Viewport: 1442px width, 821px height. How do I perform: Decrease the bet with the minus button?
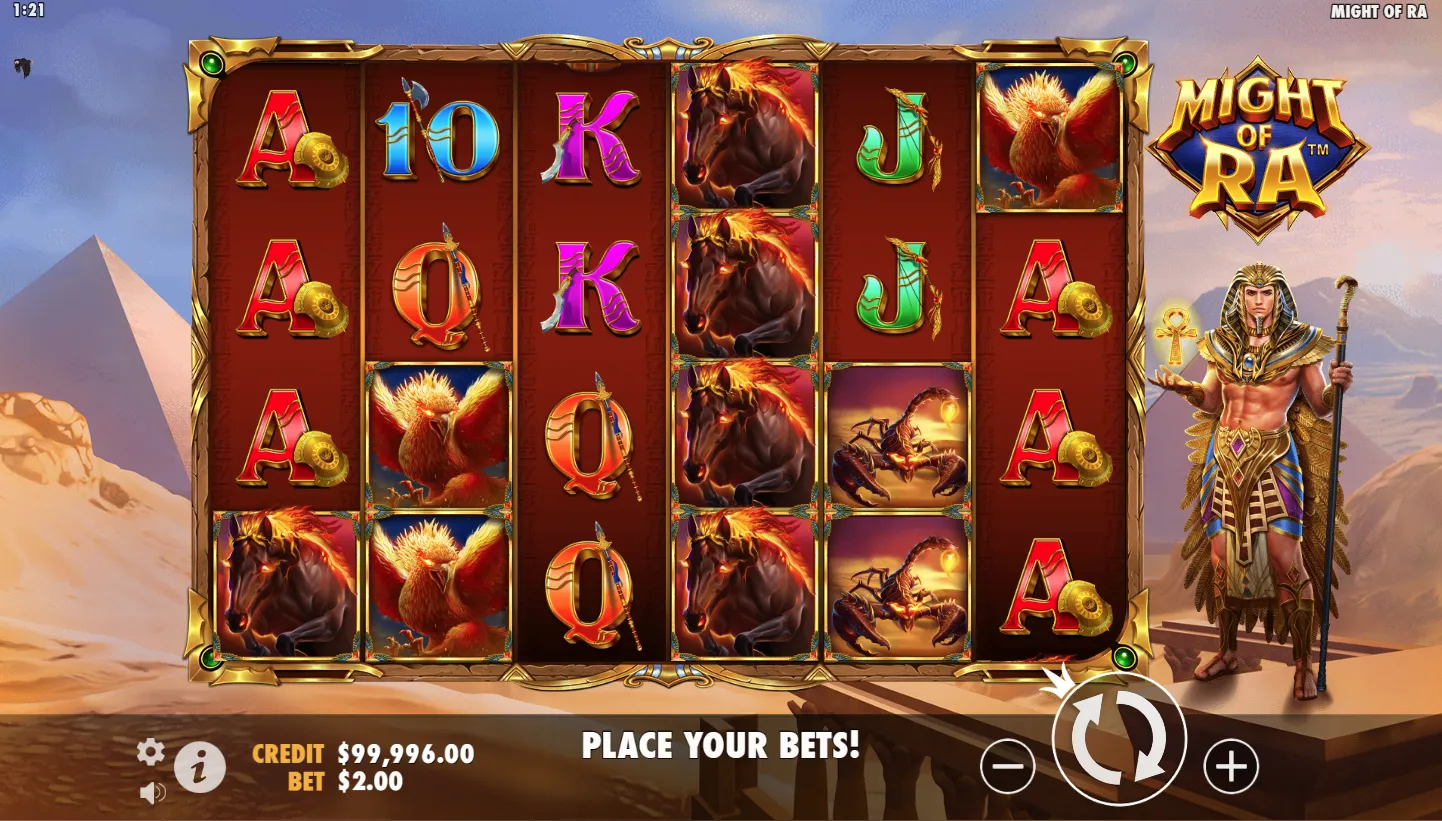coord(1007,767)
